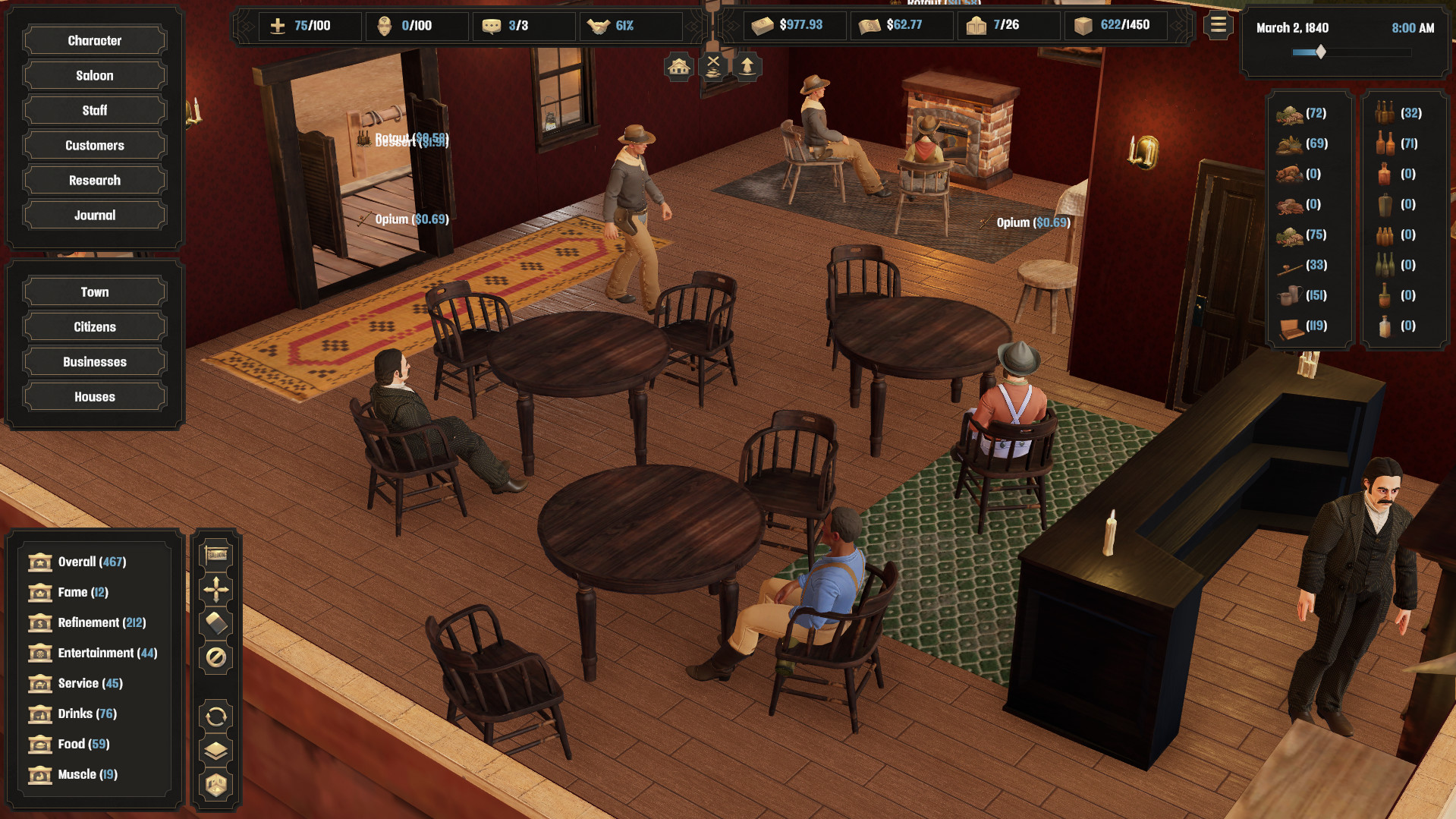1456x819 pixels.
Task: Expand the money $977.93 display
Action: coord(794,24)
